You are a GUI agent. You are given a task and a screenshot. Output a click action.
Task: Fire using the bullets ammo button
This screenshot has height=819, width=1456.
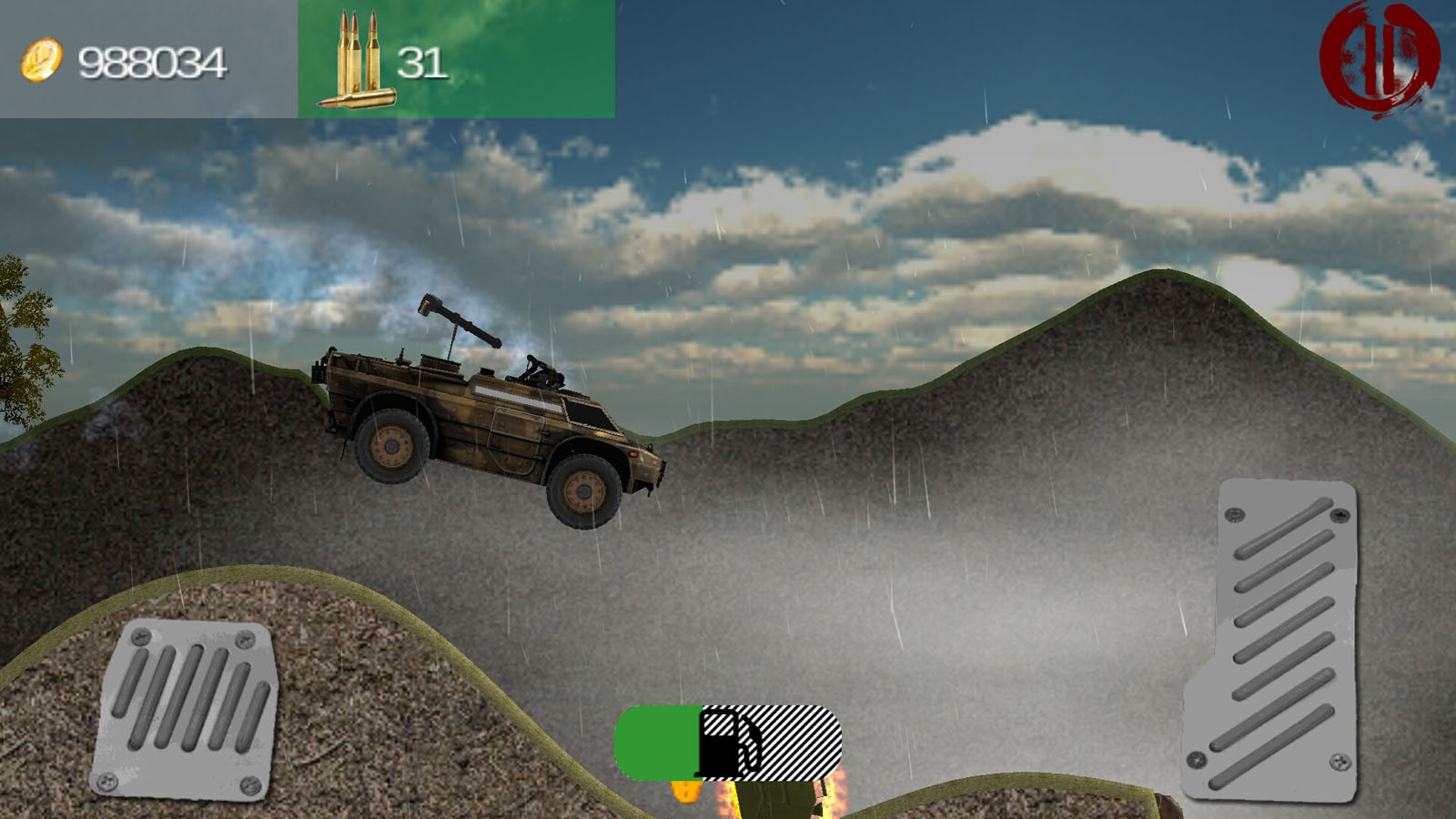456,59
